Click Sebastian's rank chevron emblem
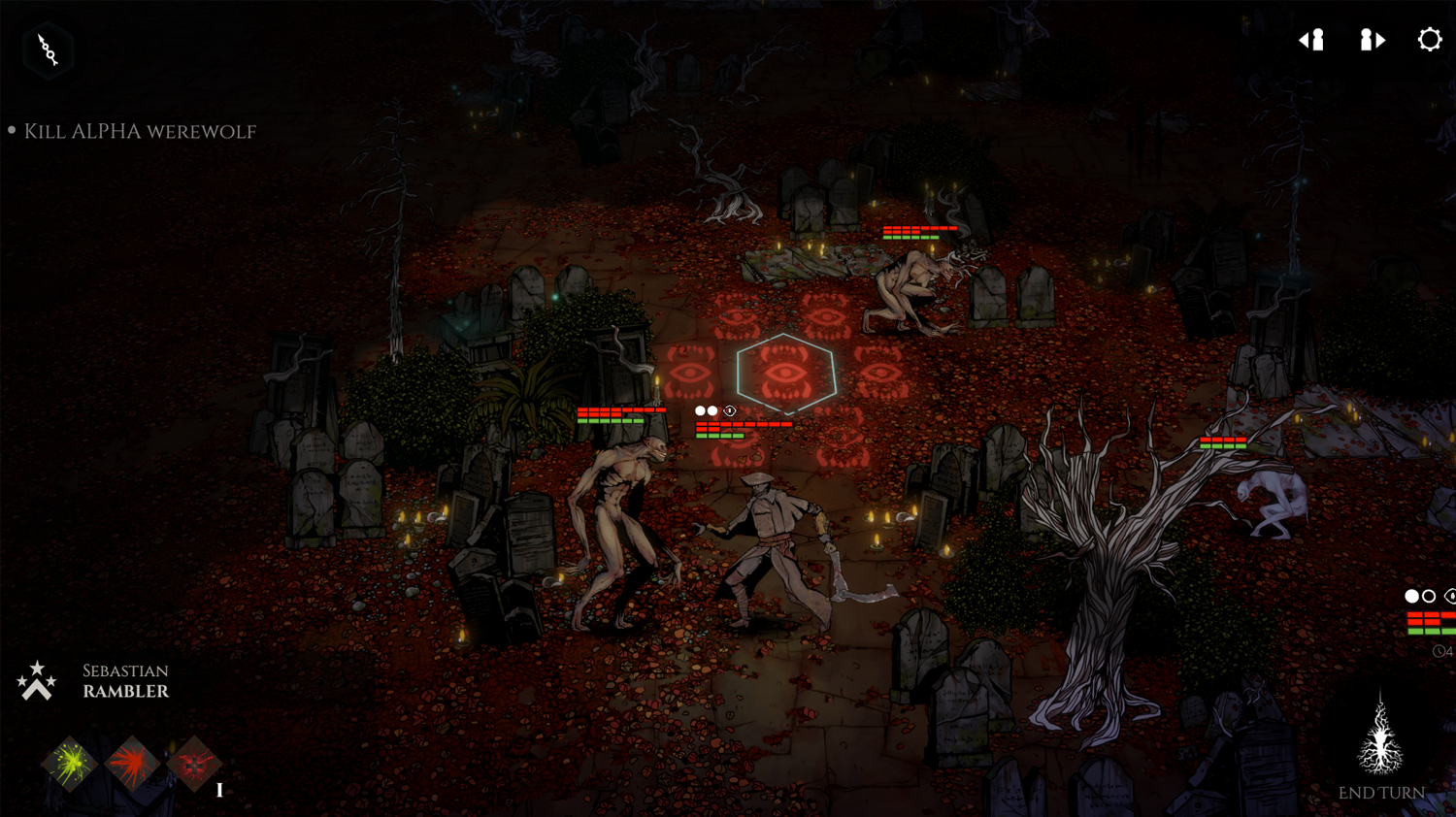 (36, 681)
